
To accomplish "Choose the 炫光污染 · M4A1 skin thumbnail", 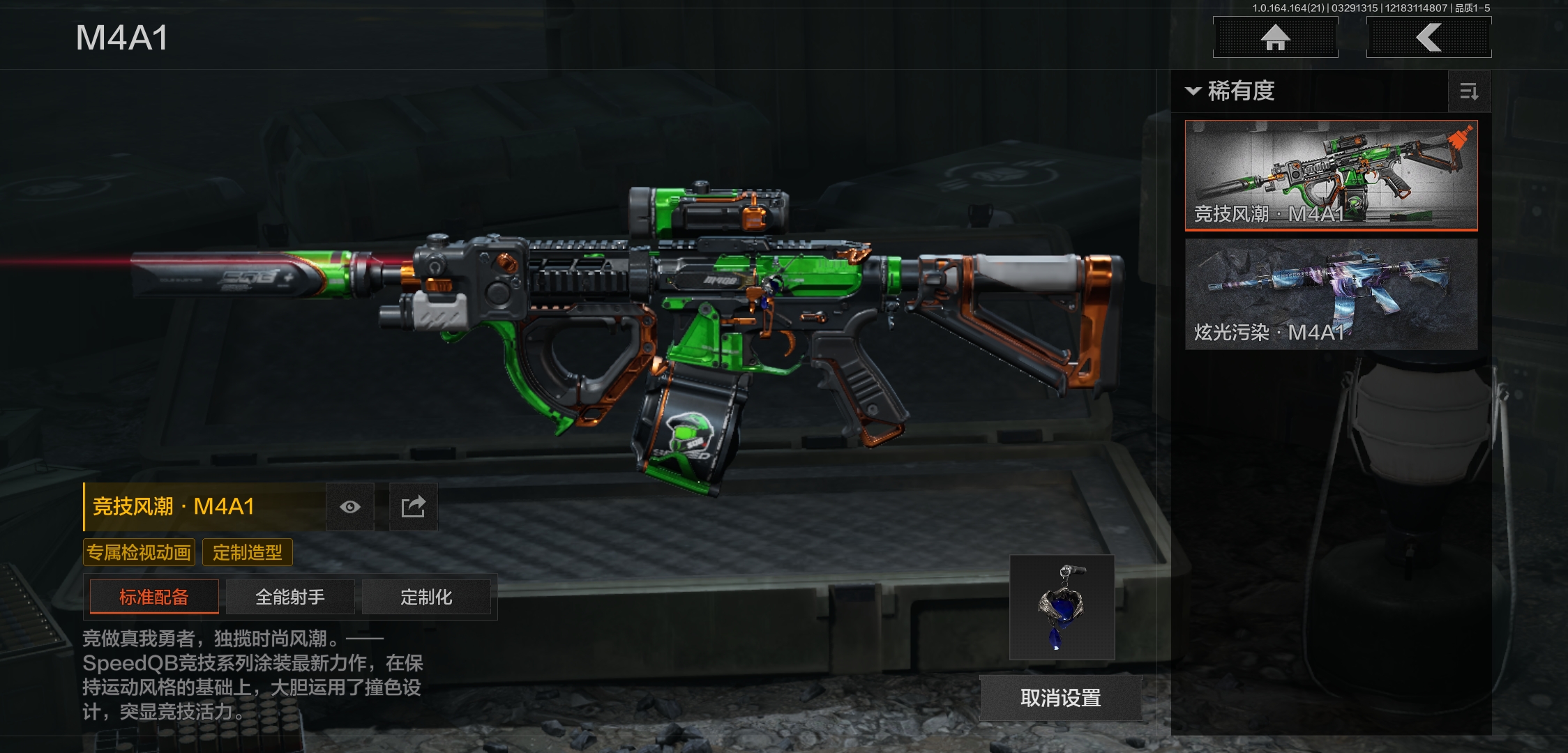I will pyautogui.click(x=1331, y=294).
